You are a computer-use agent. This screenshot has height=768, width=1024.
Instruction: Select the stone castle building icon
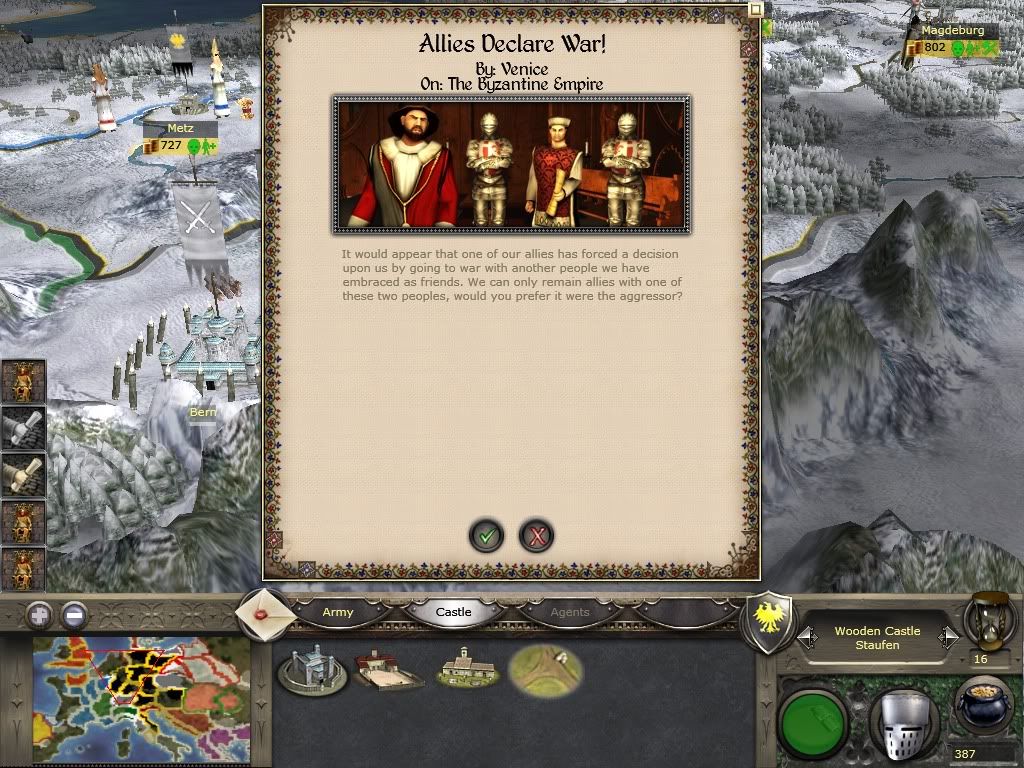(x=312, y=671)
